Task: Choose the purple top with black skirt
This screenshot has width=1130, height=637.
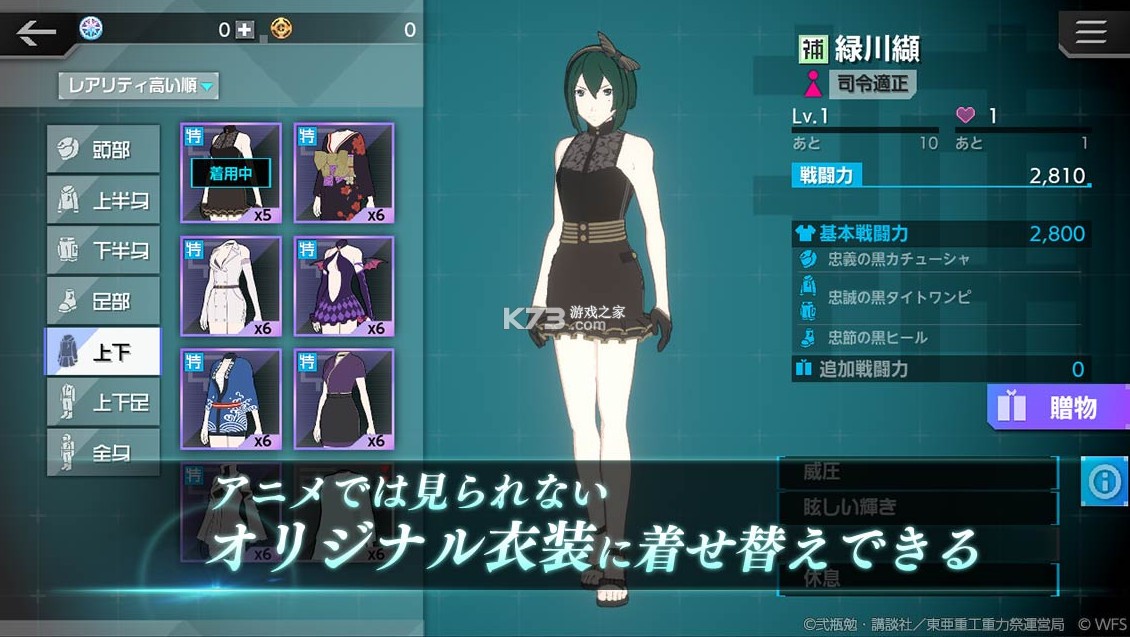Action: point(344,399)
